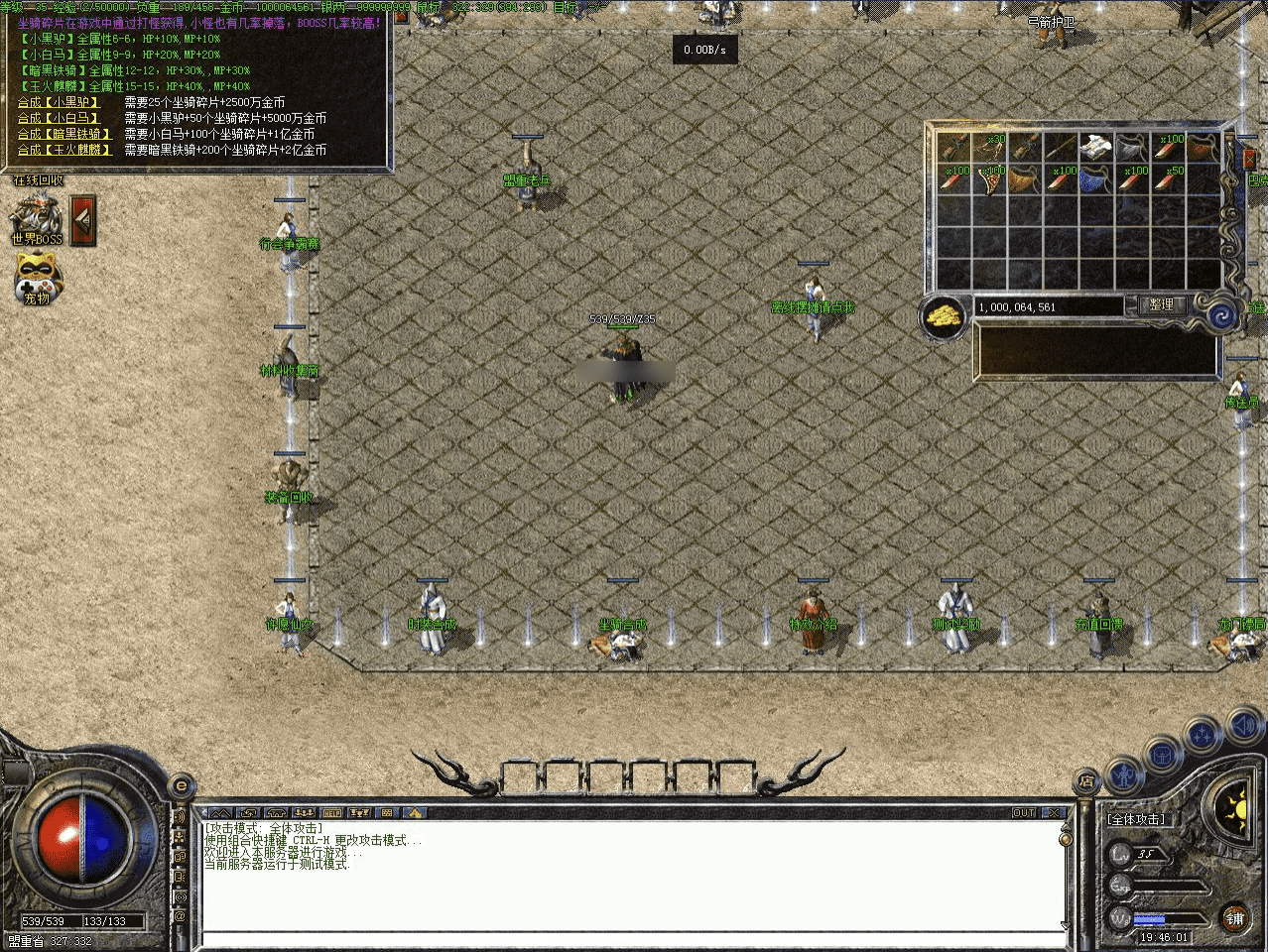The image size is (1268, 952).
Task: Select the x30 stacked item in the bag
Action: click(x=989, y=147)
